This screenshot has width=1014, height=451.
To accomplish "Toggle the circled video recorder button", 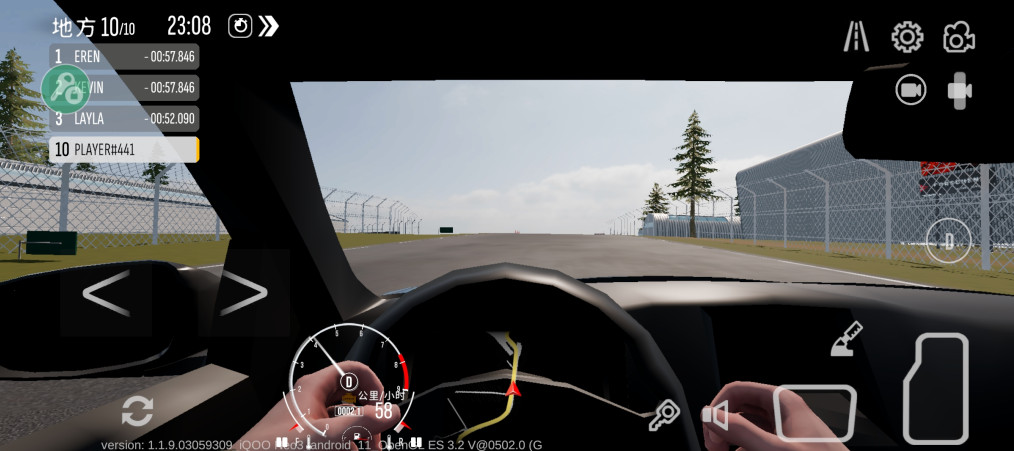I will click(x=910, y=90).
